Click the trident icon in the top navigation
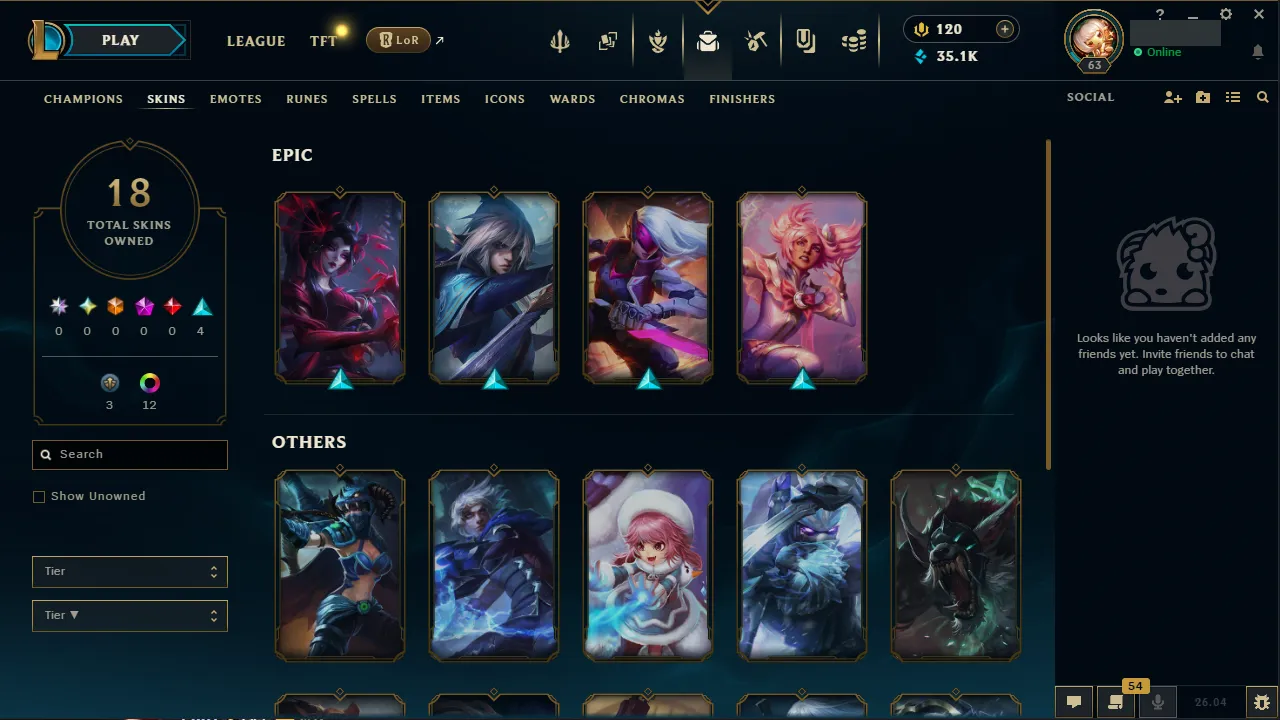 (x=559, y=40)
